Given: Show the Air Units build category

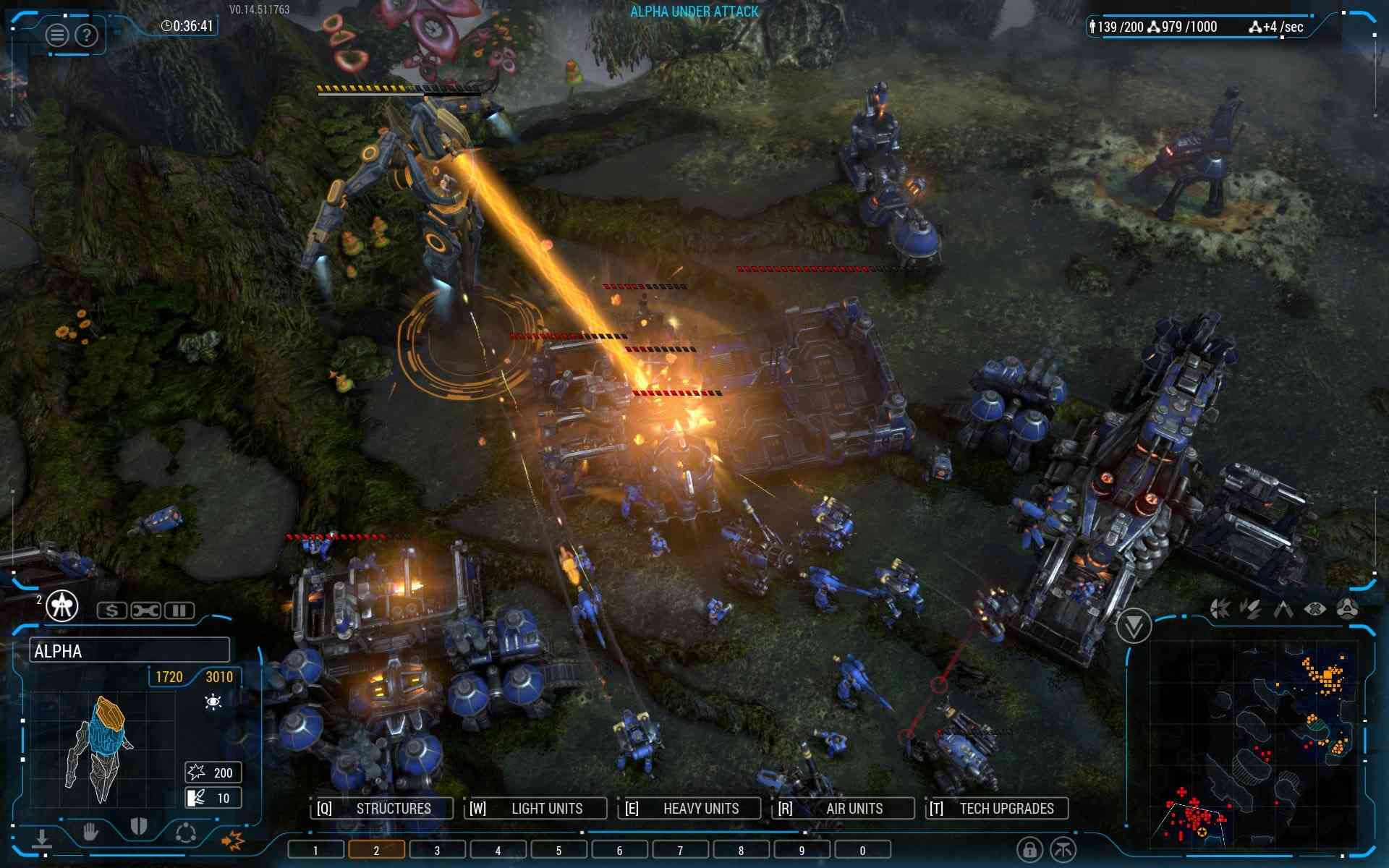Looking at the screenshot, I should point(844,808).
